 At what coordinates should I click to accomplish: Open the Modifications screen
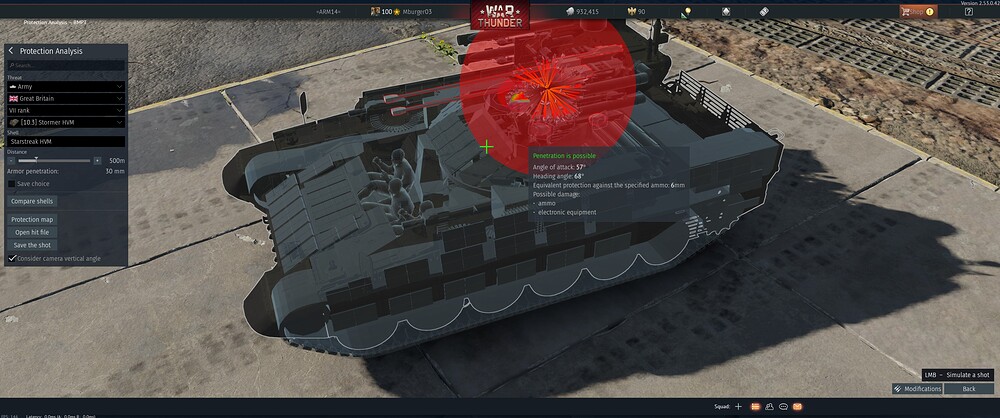(918, 388)
